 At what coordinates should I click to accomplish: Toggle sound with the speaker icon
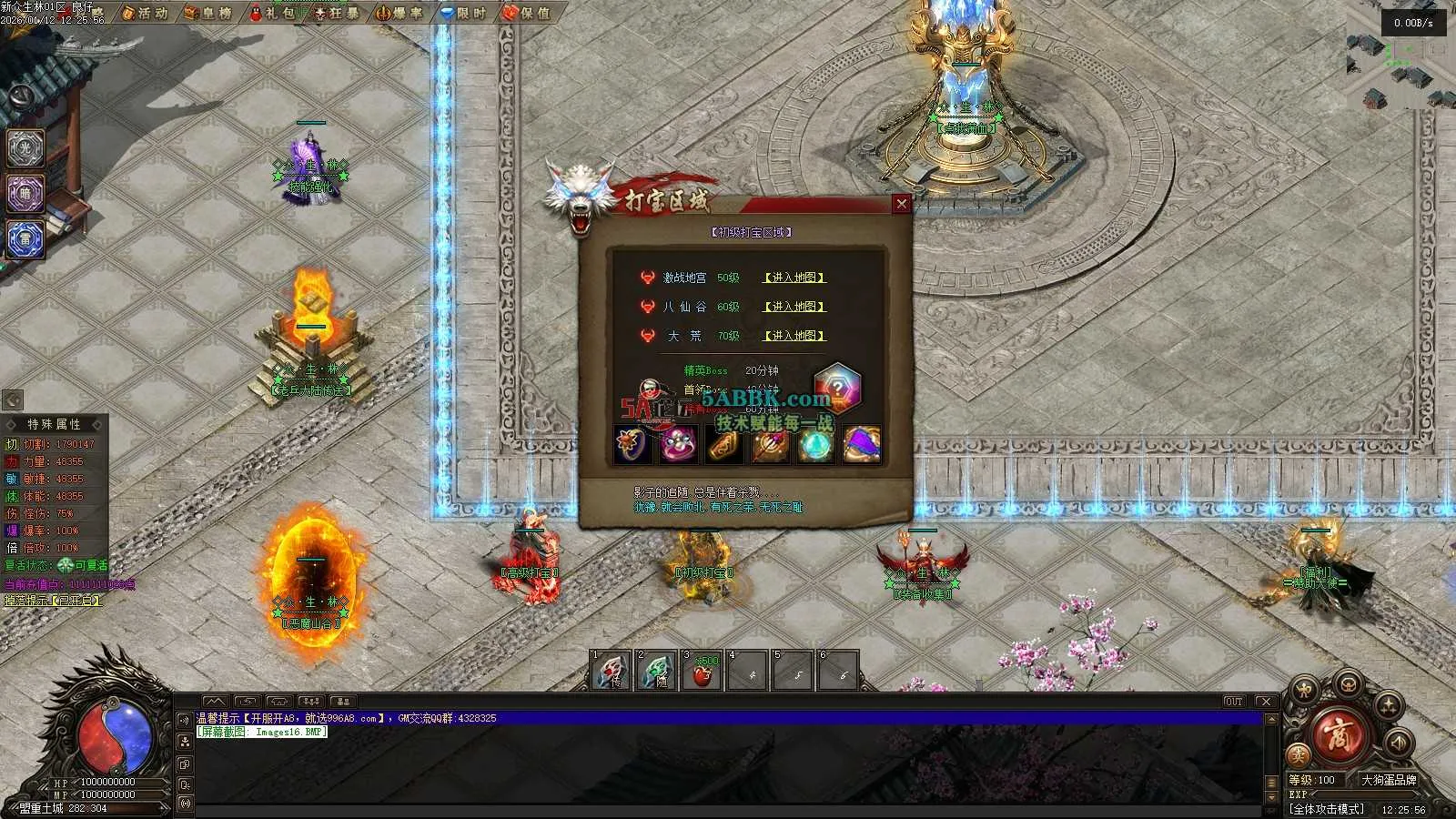[x=1399, y=743]
